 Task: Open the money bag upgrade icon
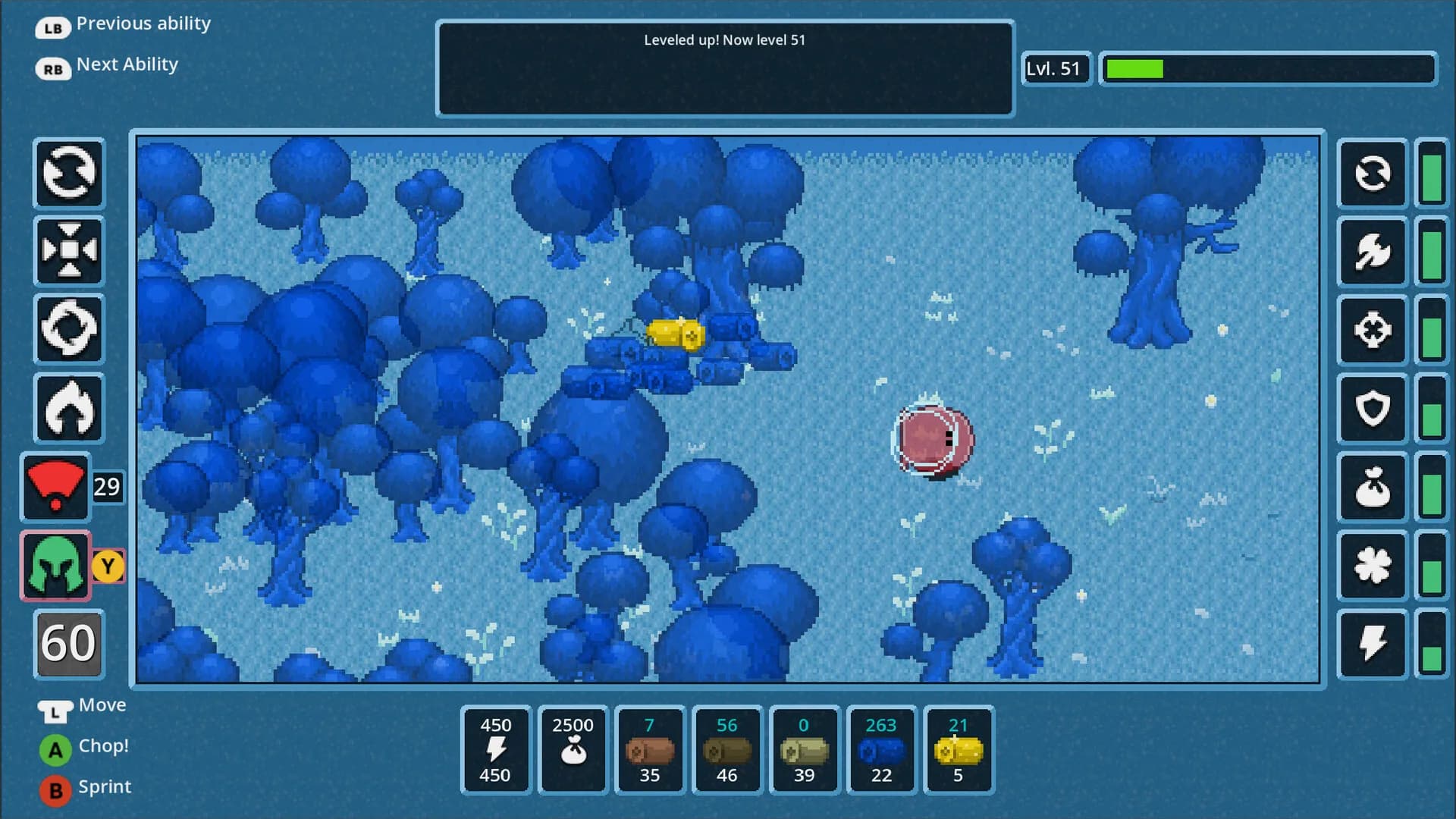click(x=1373, y=488)
